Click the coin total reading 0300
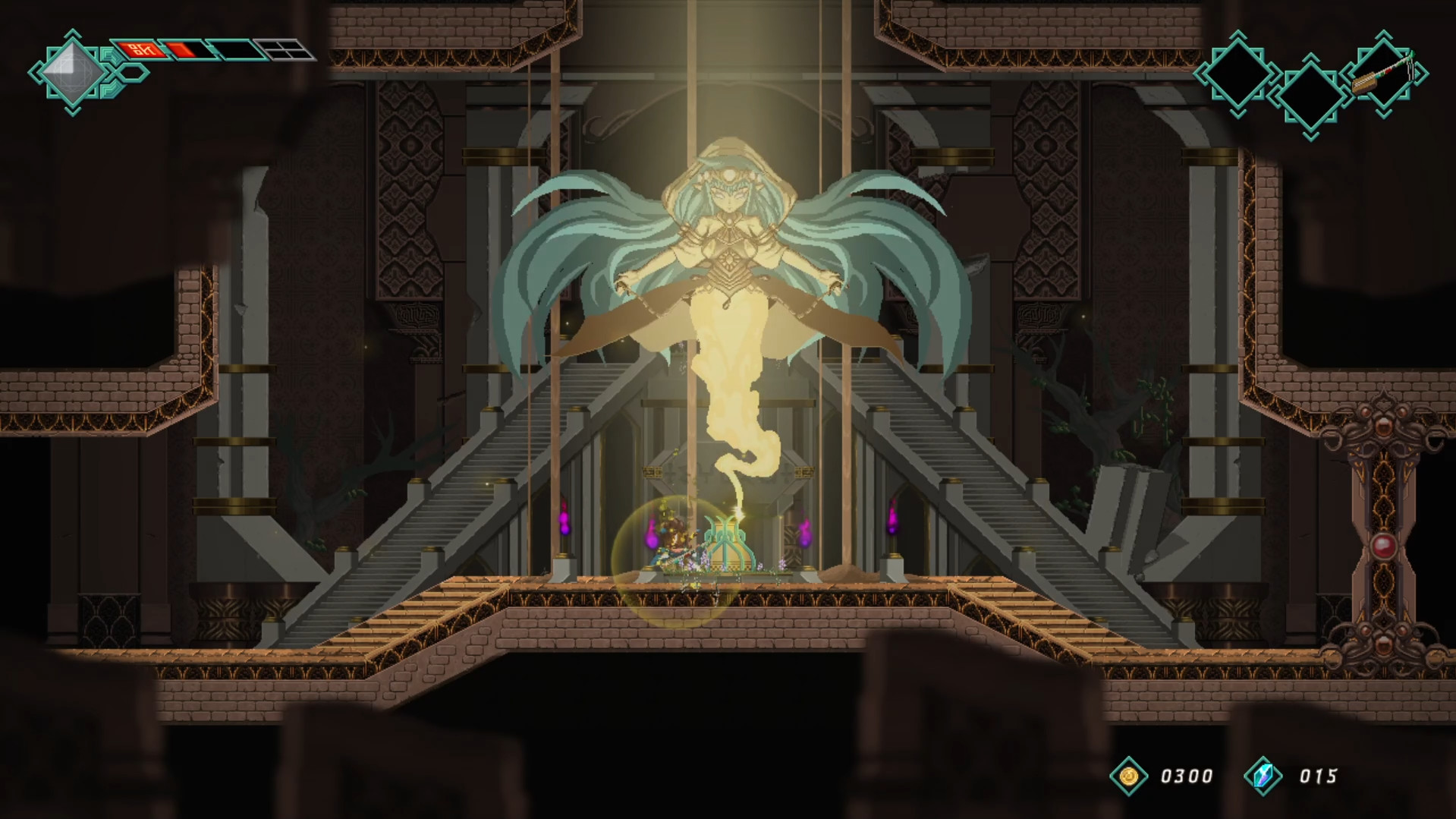This screenshot has height=819, width=1456. point(1187,776)
